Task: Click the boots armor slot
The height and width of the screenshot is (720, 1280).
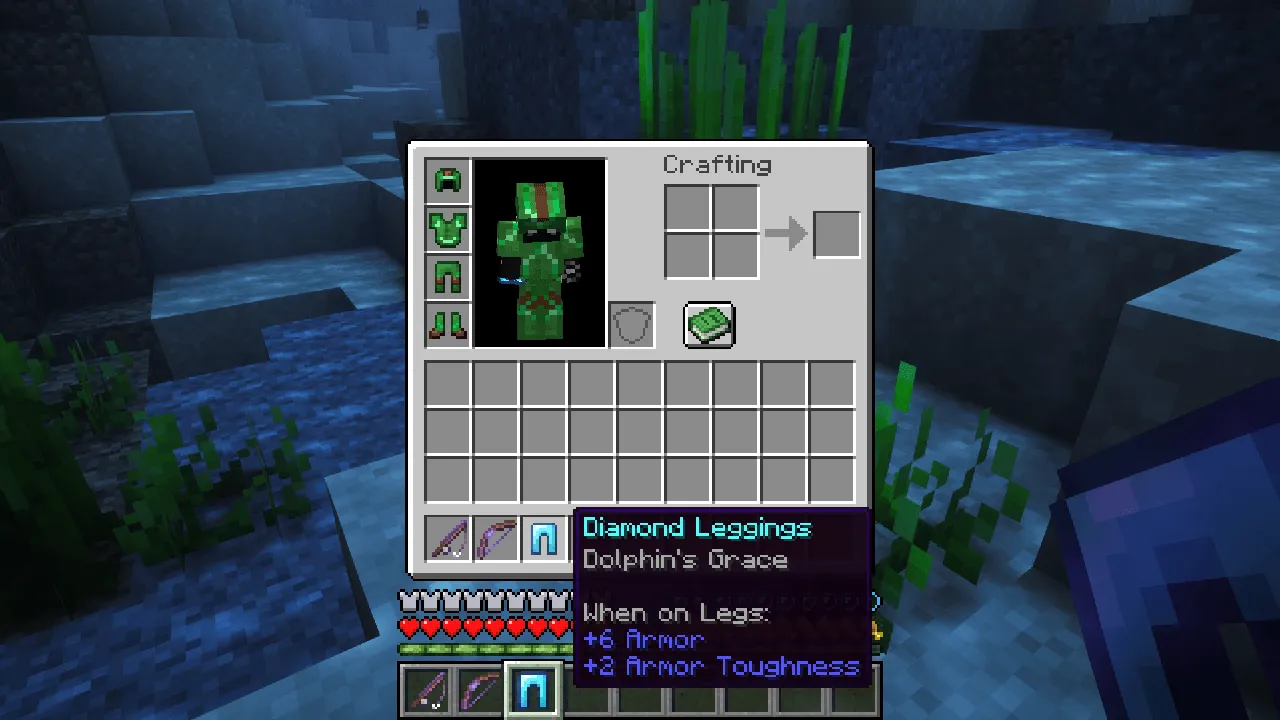Action: click(447, 325)
